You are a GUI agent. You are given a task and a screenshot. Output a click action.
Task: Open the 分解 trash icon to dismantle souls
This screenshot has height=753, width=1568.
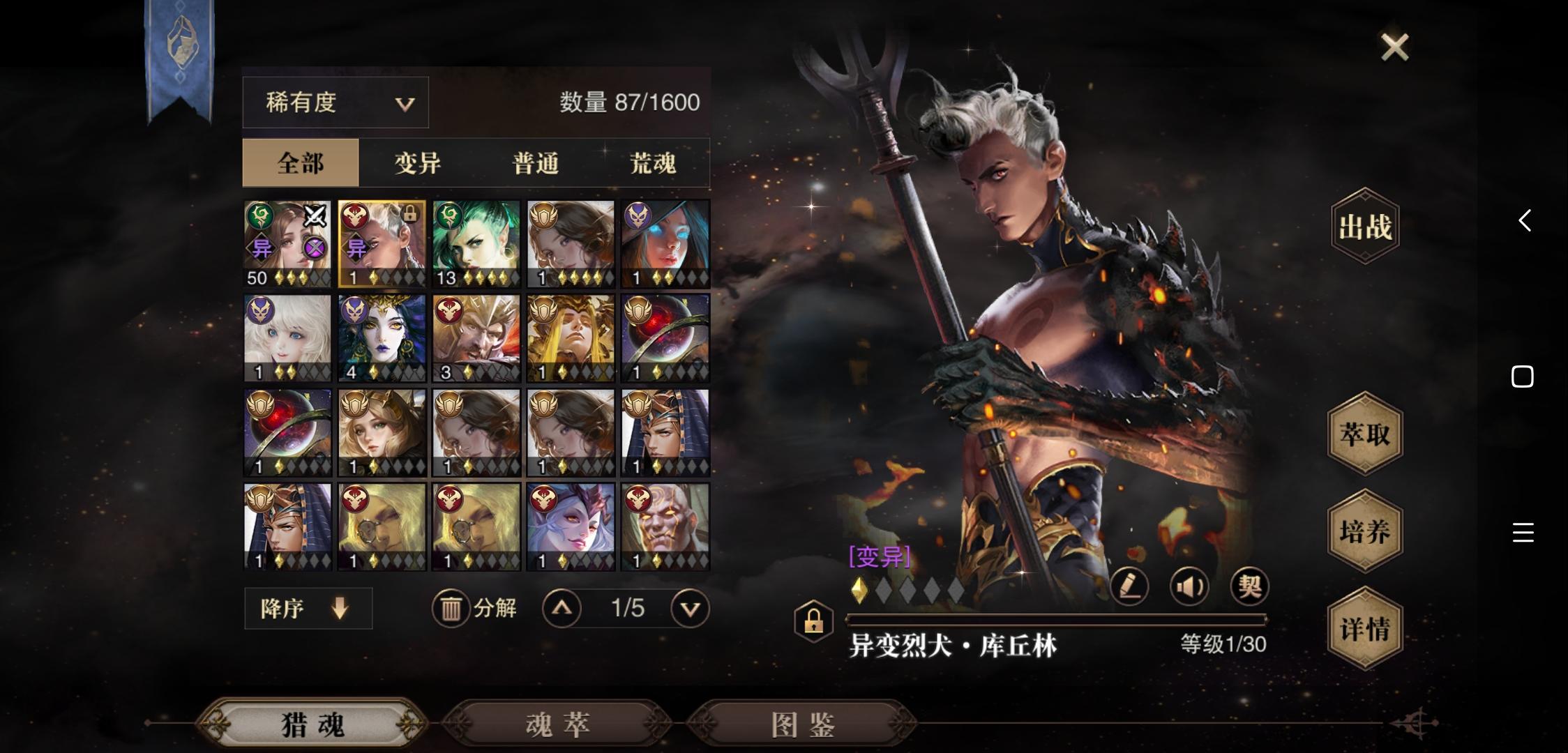point(452,607)
